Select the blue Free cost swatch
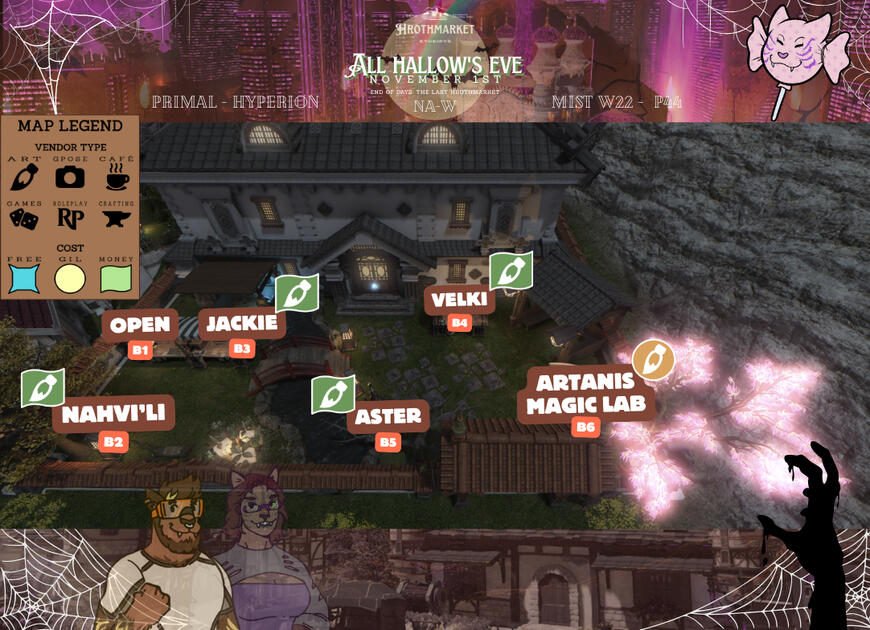The image size is (870, 630). point(24,278)
